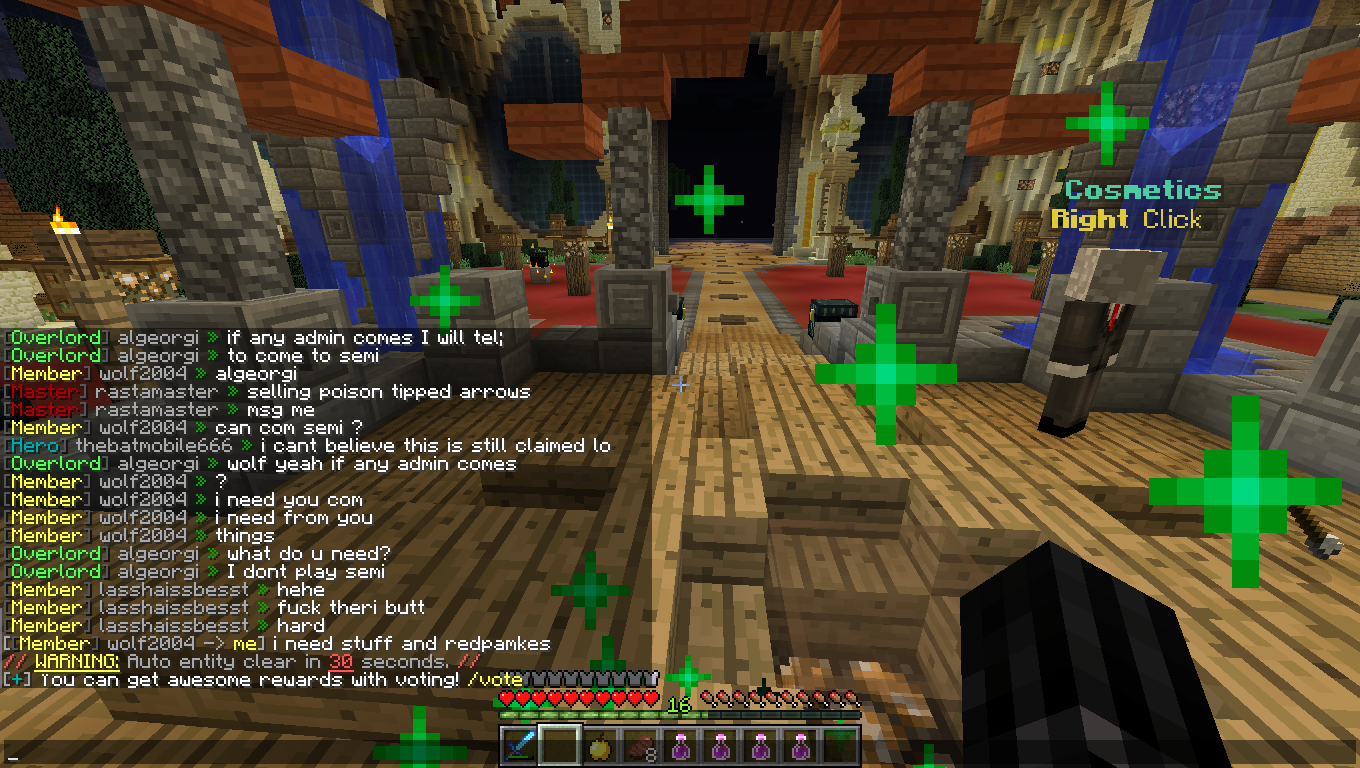
Task: Click the /vote command in chat
Action: 494,680
